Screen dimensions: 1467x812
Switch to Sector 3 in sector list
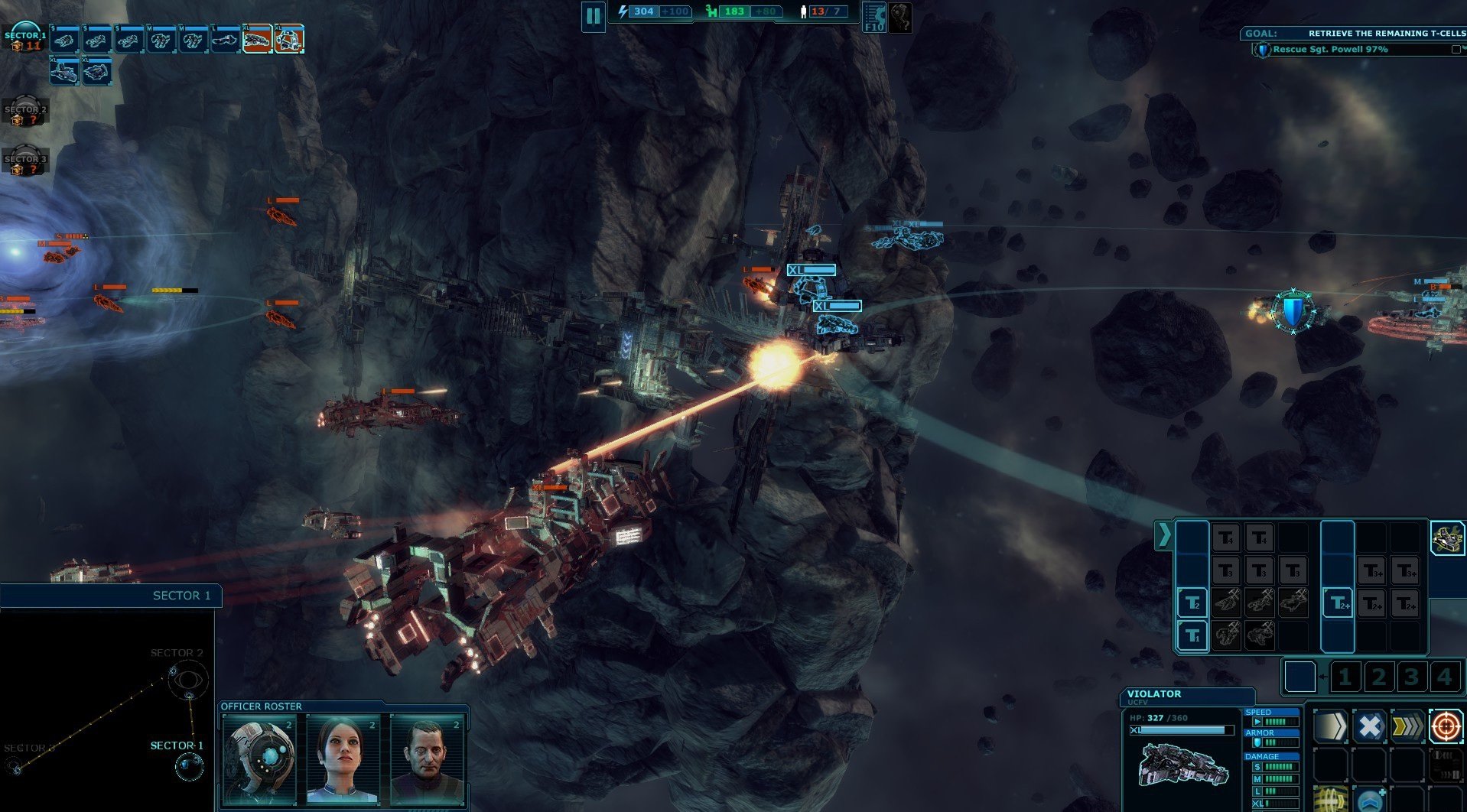(x=25, y=163)
